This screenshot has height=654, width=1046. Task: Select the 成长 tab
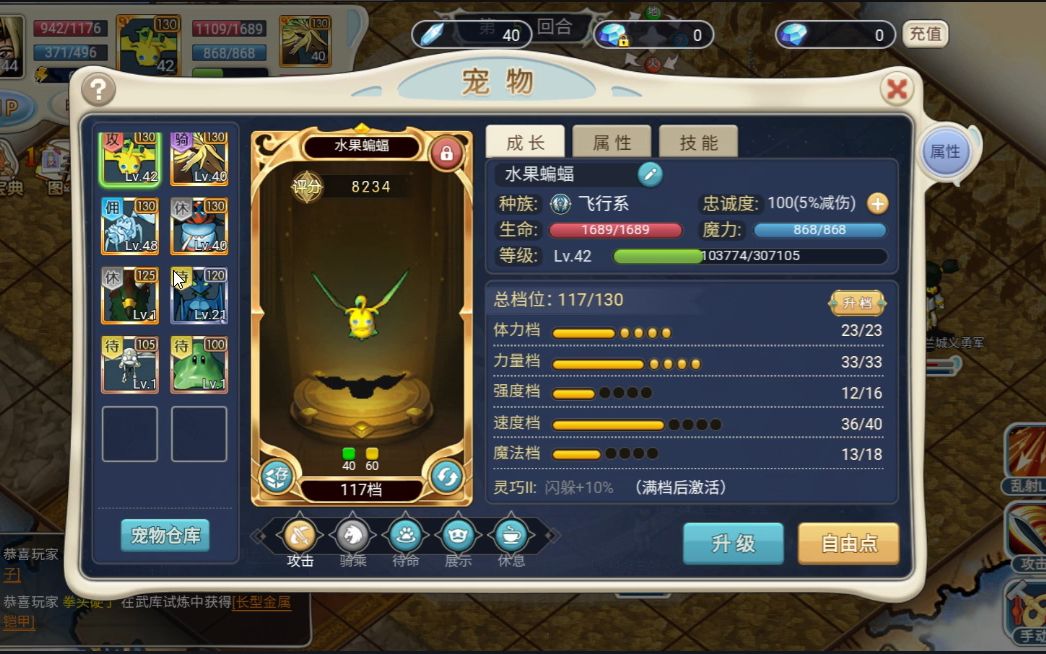[x=525, y=143]
